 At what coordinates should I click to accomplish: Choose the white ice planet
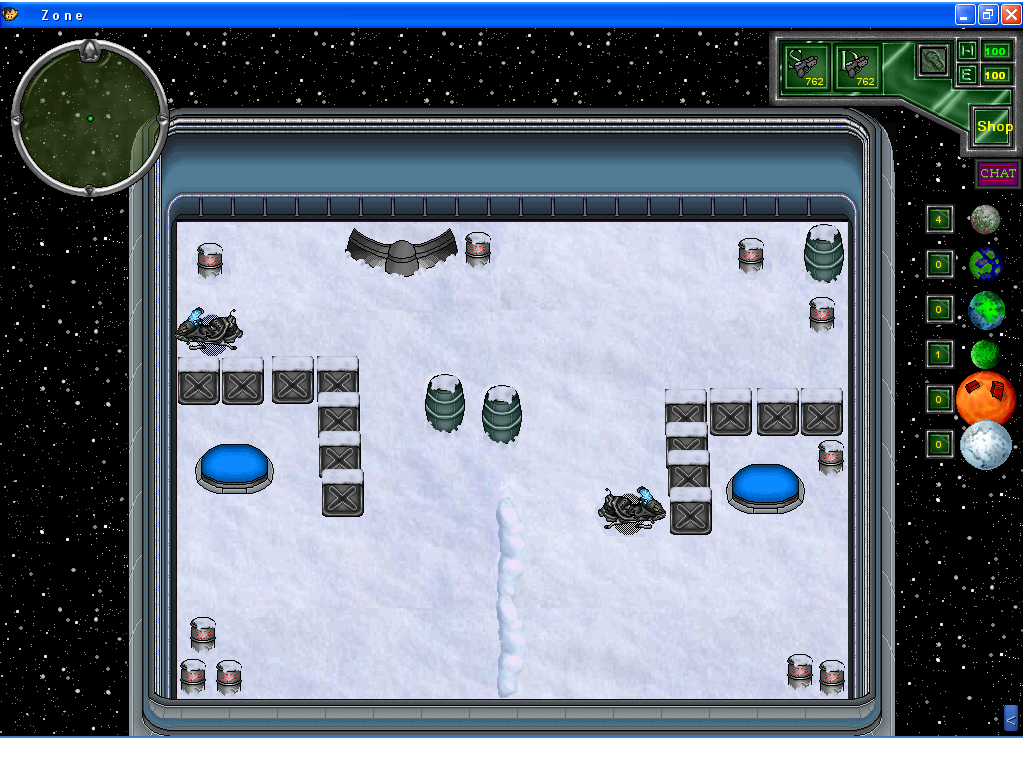click(986, 445)
